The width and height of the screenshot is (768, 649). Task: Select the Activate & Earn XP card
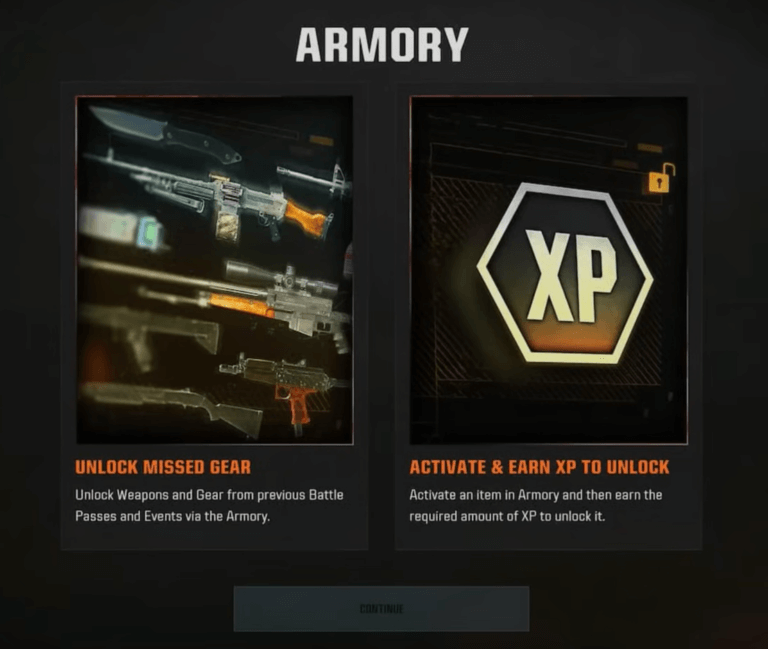coord(548,315)
